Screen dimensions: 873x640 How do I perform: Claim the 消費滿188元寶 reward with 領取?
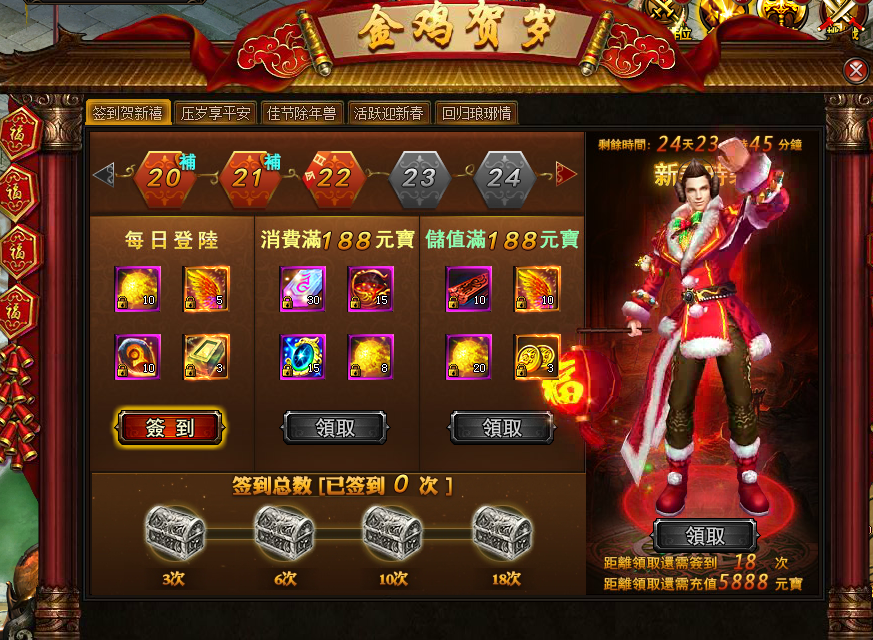pyautogui.click(x=334, y=428)
